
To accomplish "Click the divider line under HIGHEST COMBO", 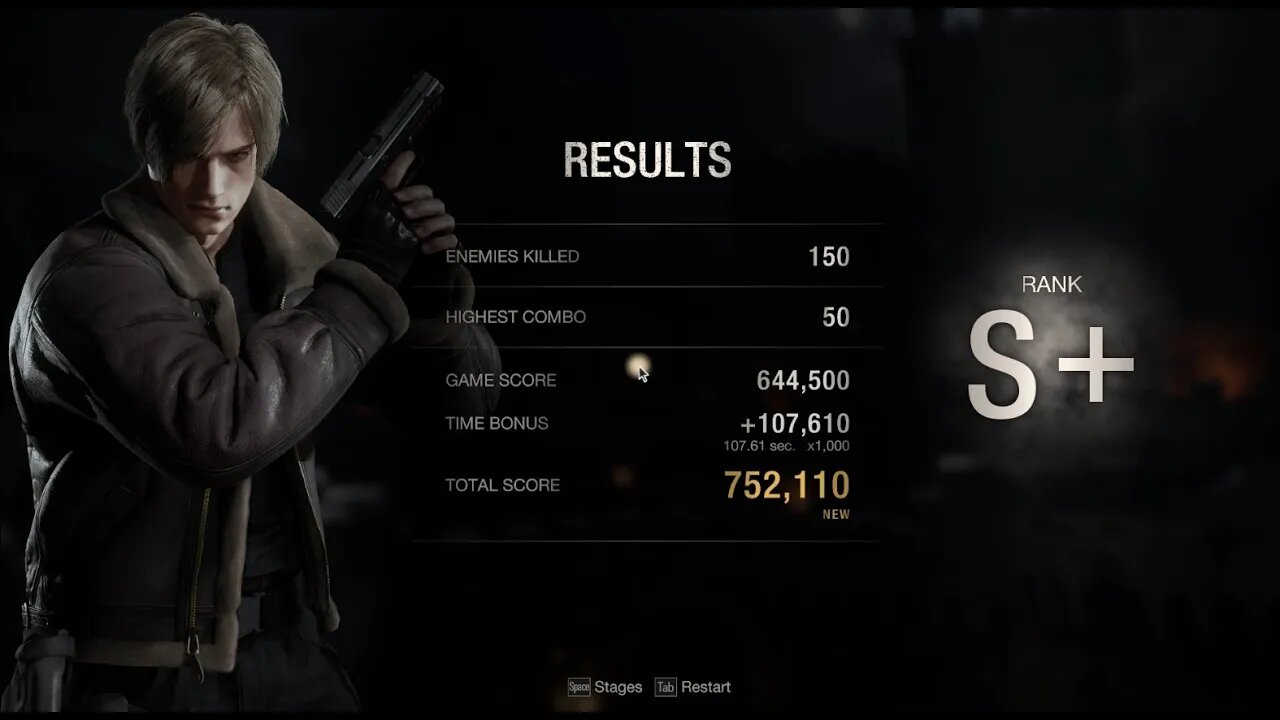I will tap(647, 345).
